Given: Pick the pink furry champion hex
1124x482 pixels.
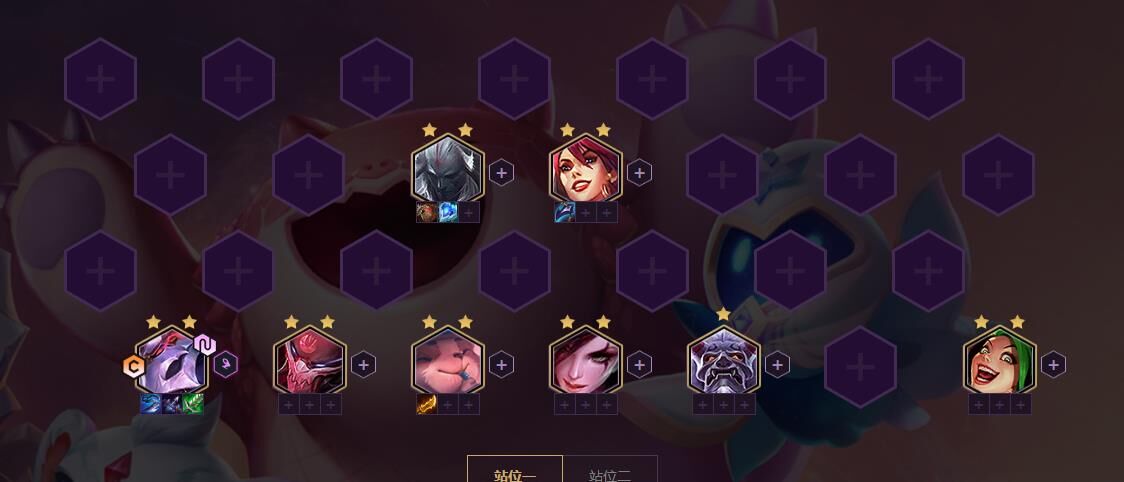Looking at the screenshot, I should (x=448, y=364).
